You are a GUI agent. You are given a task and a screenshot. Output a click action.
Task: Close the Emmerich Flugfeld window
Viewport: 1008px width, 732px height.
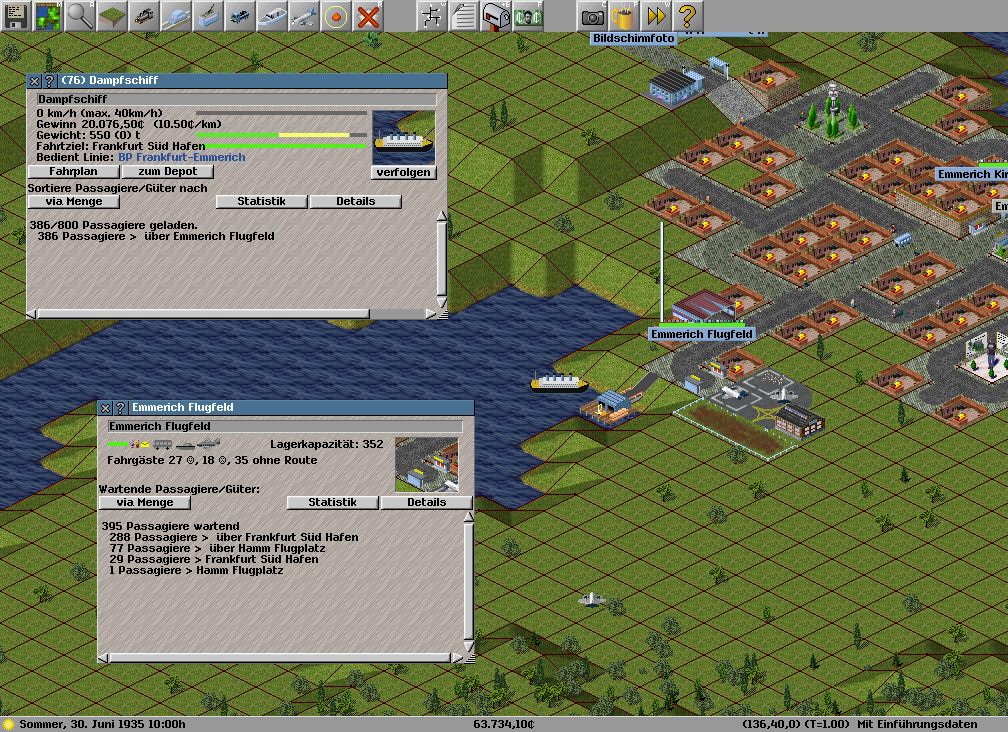click(105, 408)
